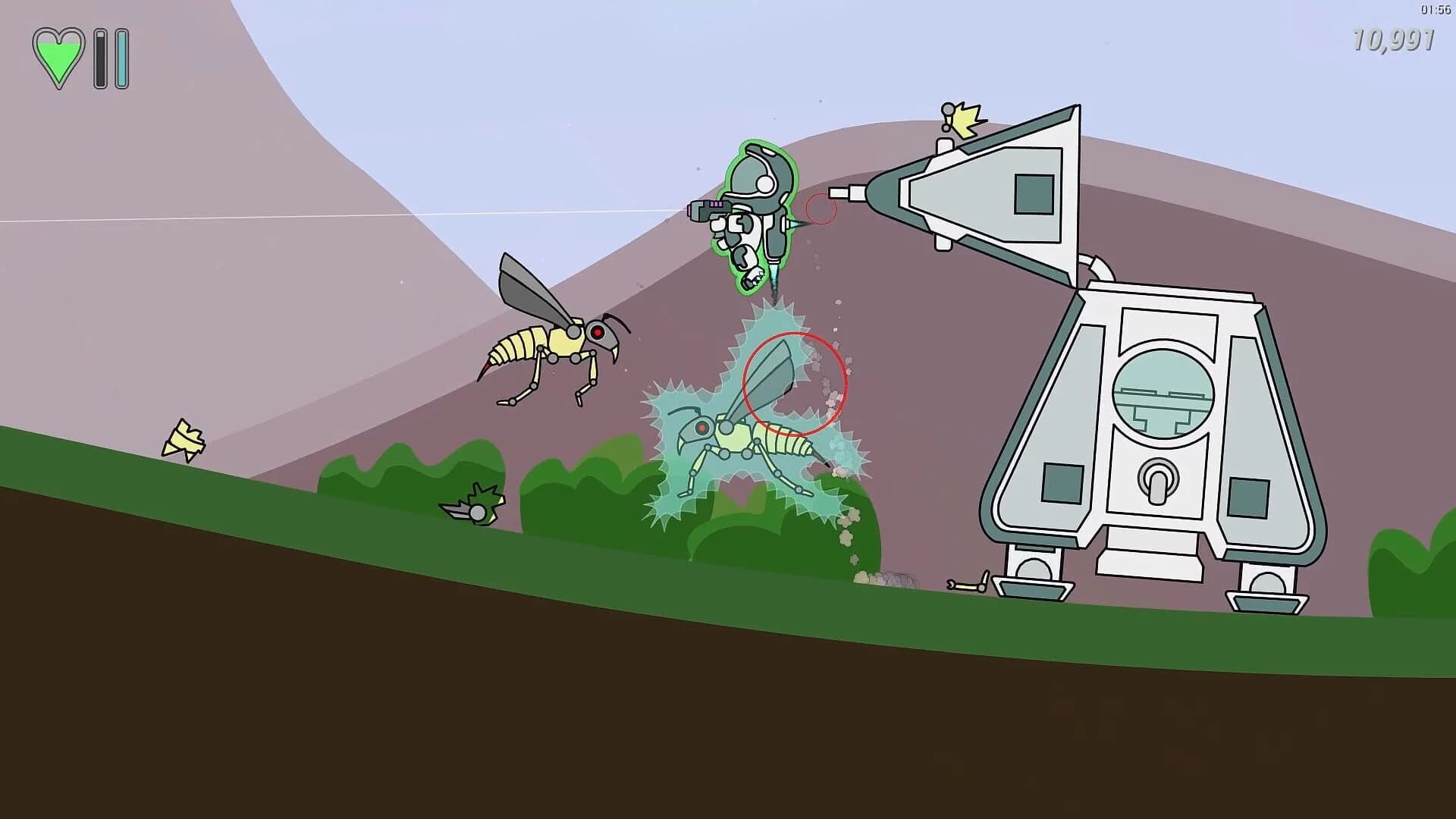Click the red targeting reticle over the glowing wasp
The image size is (1456, 819).
point(795,383)
